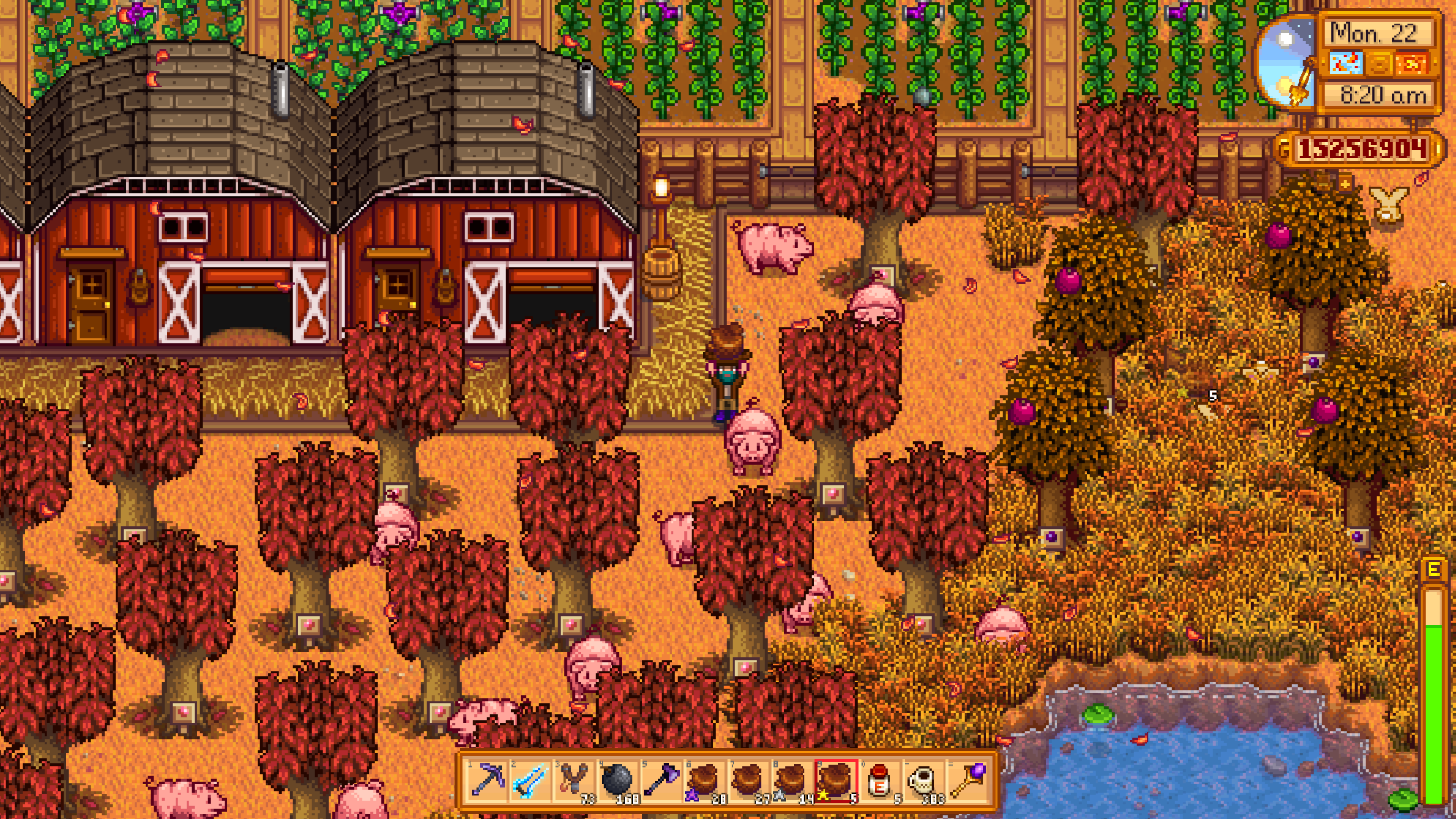
Task: Select the iridium pickaxe in the hotbar
Action: pos(489,781)
